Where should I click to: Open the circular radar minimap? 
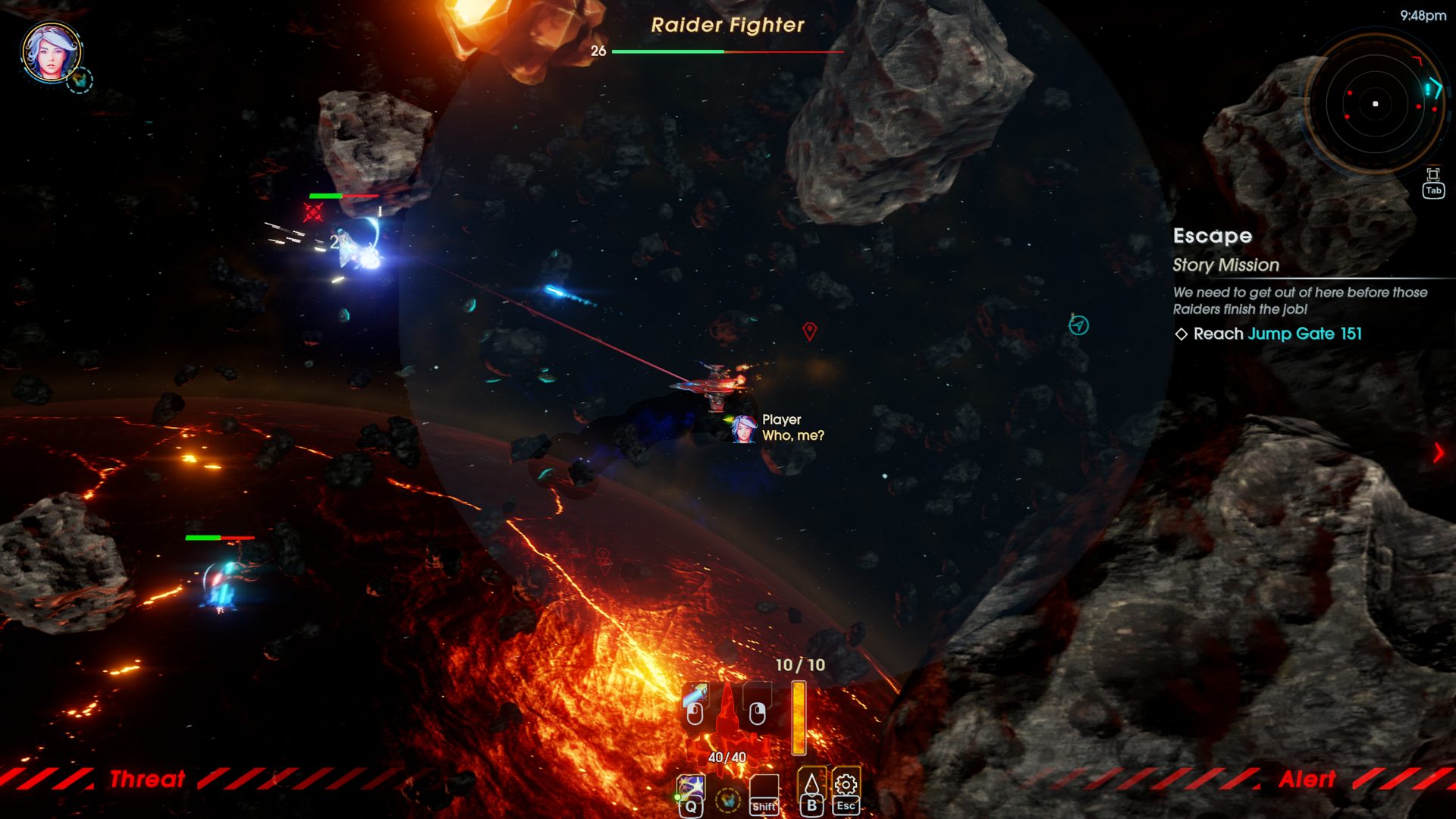click(x=1375, y=104)
